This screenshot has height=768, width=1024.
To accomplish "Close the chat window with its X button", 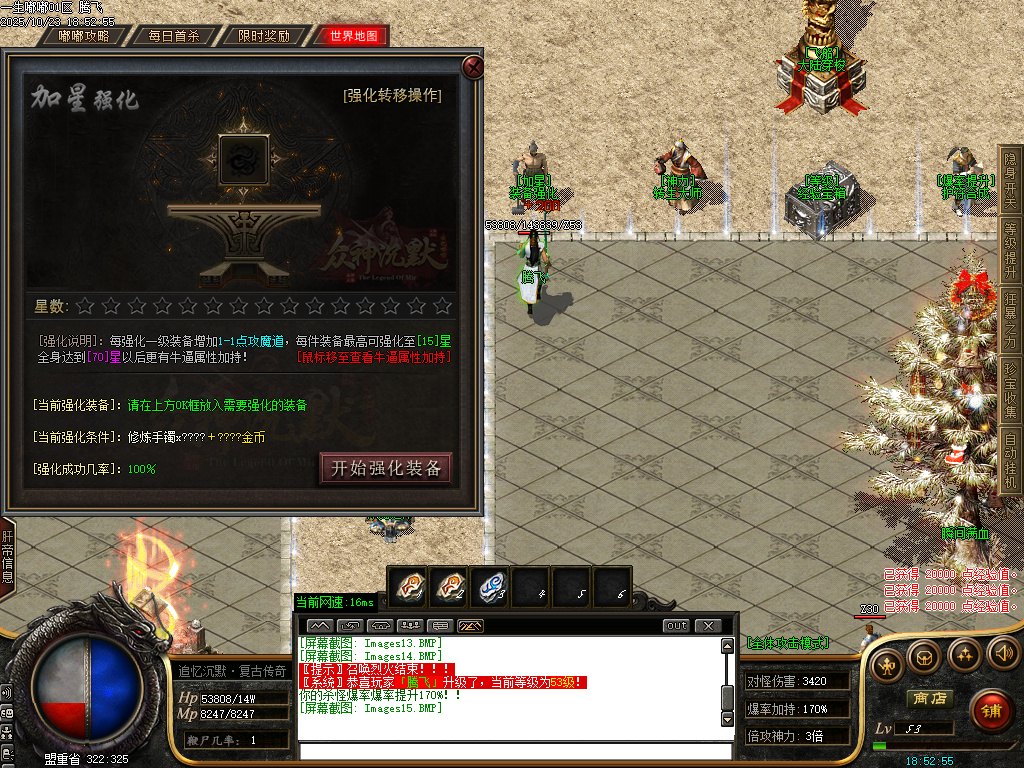I will coord(708,626).
